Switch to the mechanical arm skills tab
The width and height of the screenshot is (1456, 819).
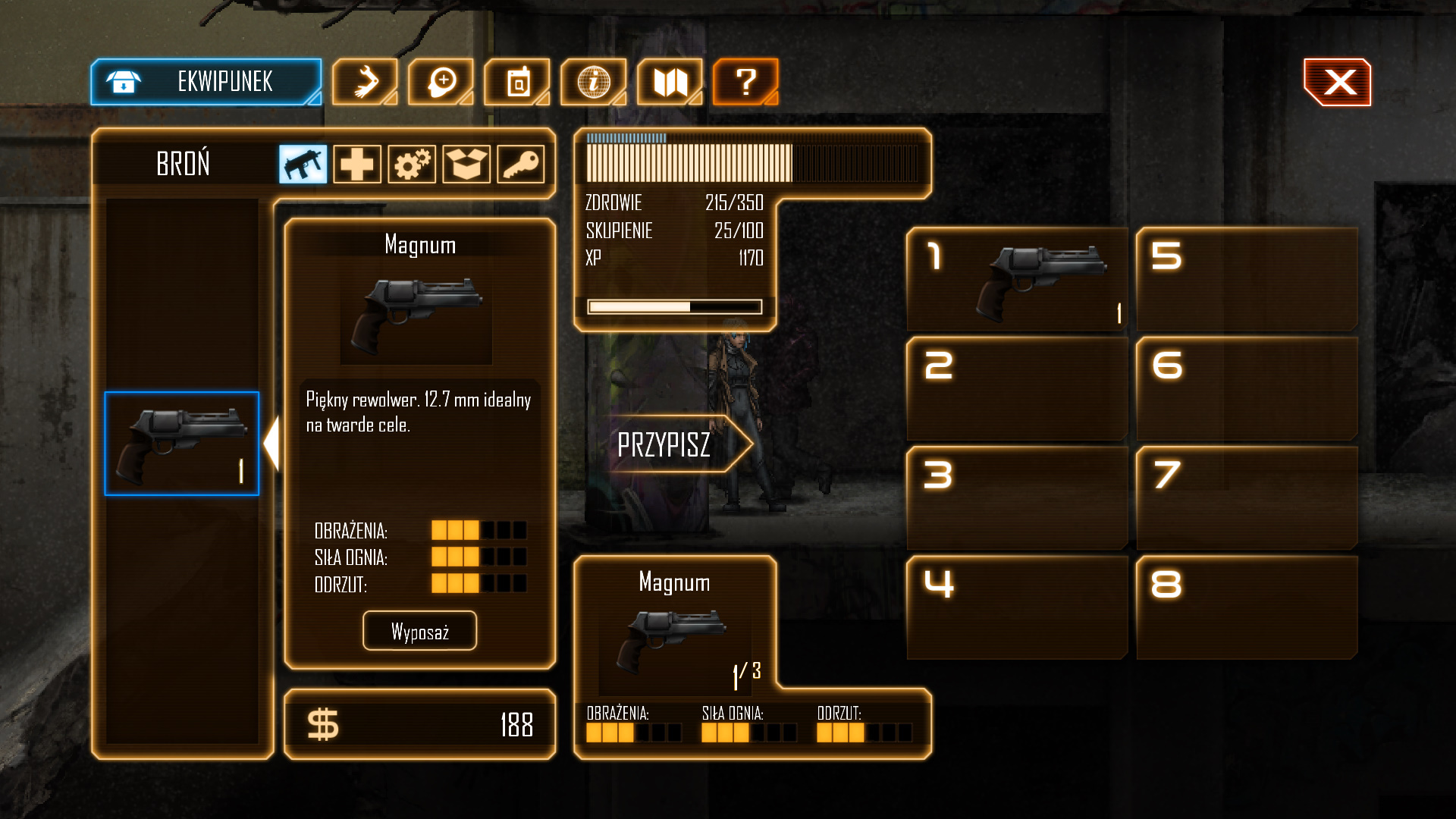pos(365,82)
